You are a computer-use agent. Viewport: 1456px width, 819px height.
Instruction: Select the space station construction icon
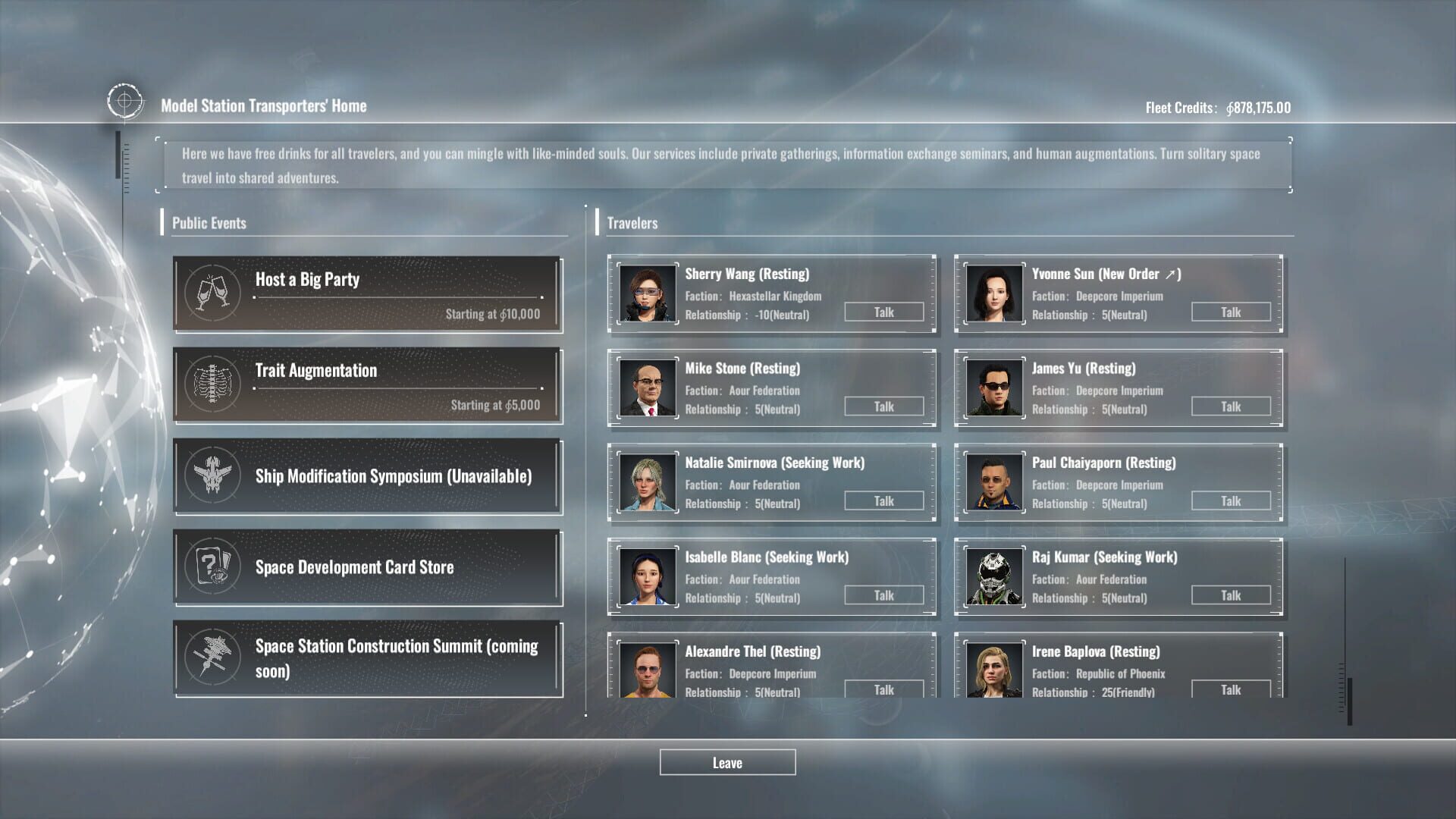pyautogui.click(x=213, y=658)
